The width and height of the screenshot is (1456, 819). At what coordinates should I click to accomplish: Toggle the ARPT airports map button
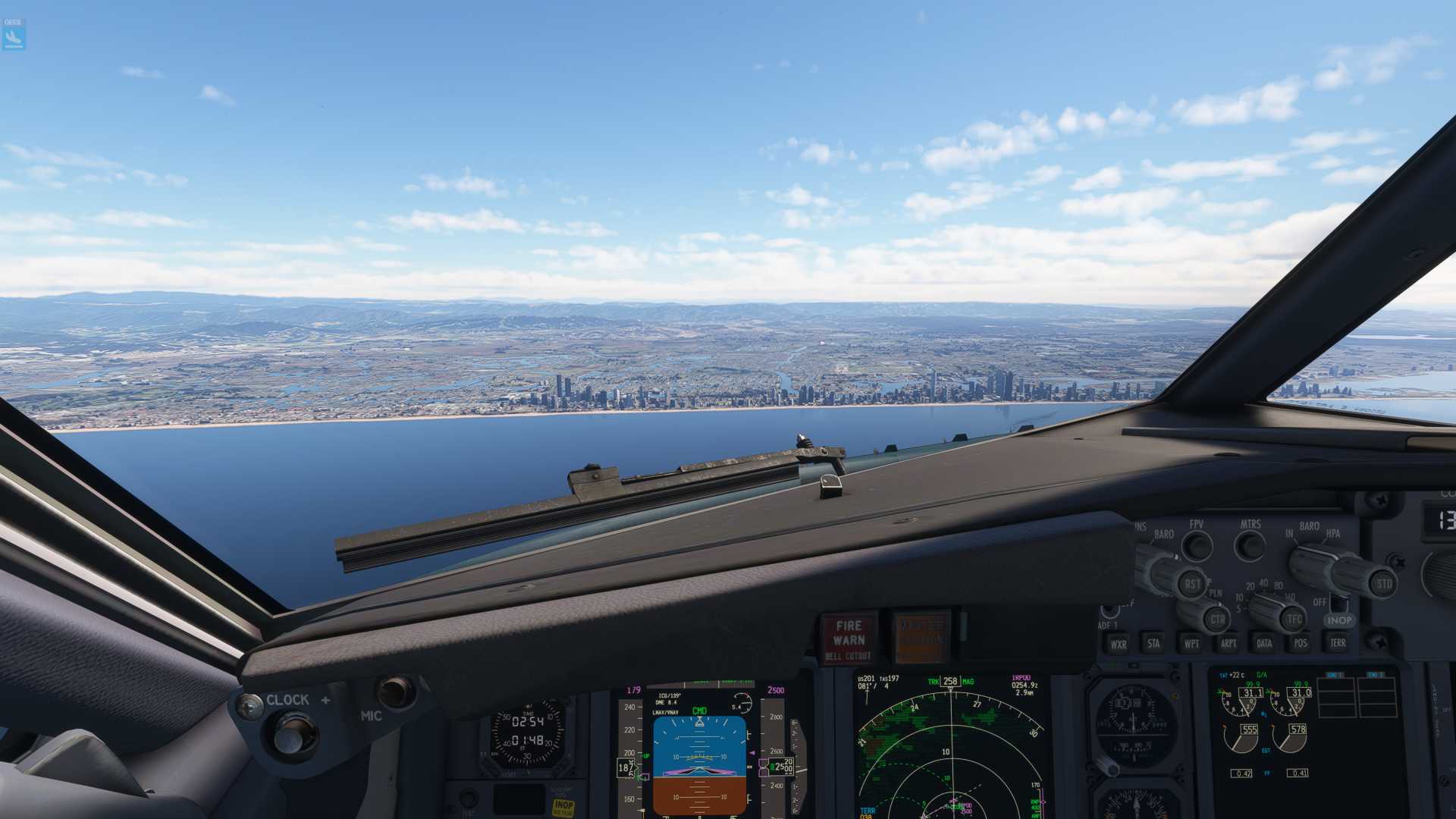coord(1228,643)
